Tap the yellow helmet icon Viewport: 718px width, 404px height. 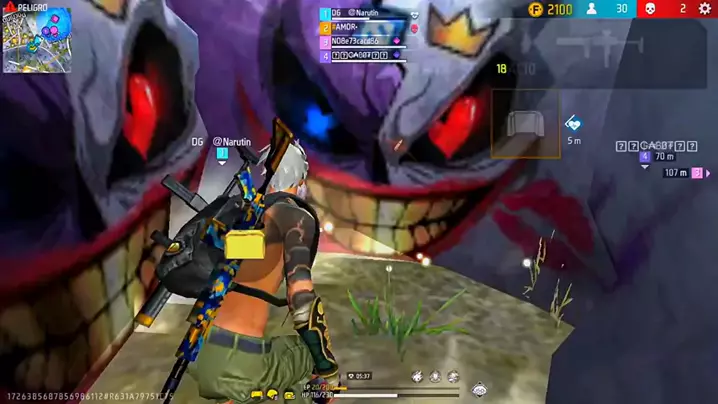[271, 395]
